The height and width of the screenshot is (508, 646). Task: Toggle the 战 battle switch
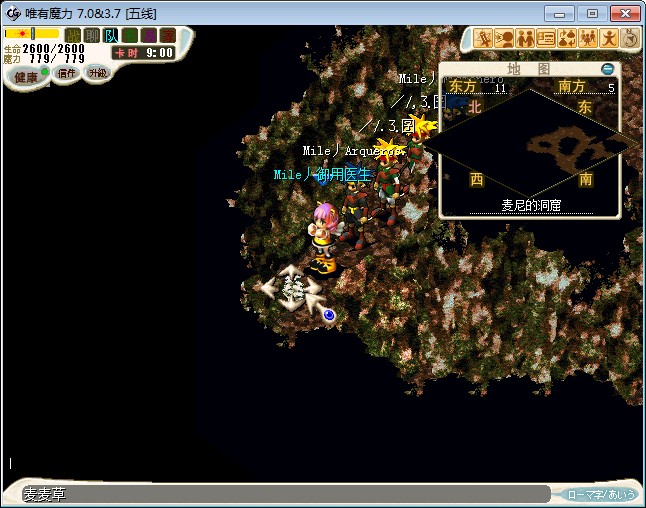pos(73,35)
